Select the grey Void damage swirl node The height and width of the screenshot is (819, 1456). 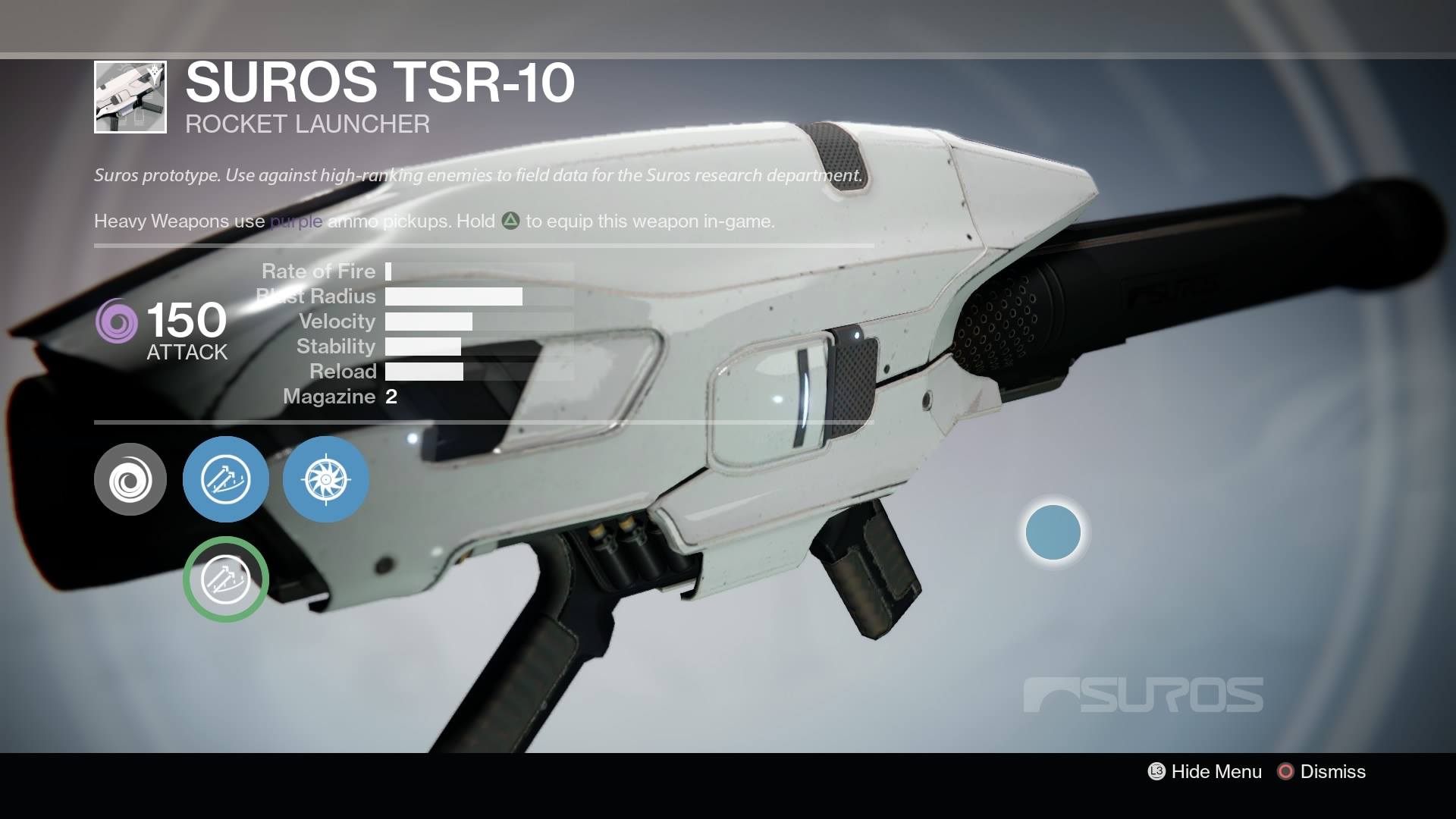point(130,479)
